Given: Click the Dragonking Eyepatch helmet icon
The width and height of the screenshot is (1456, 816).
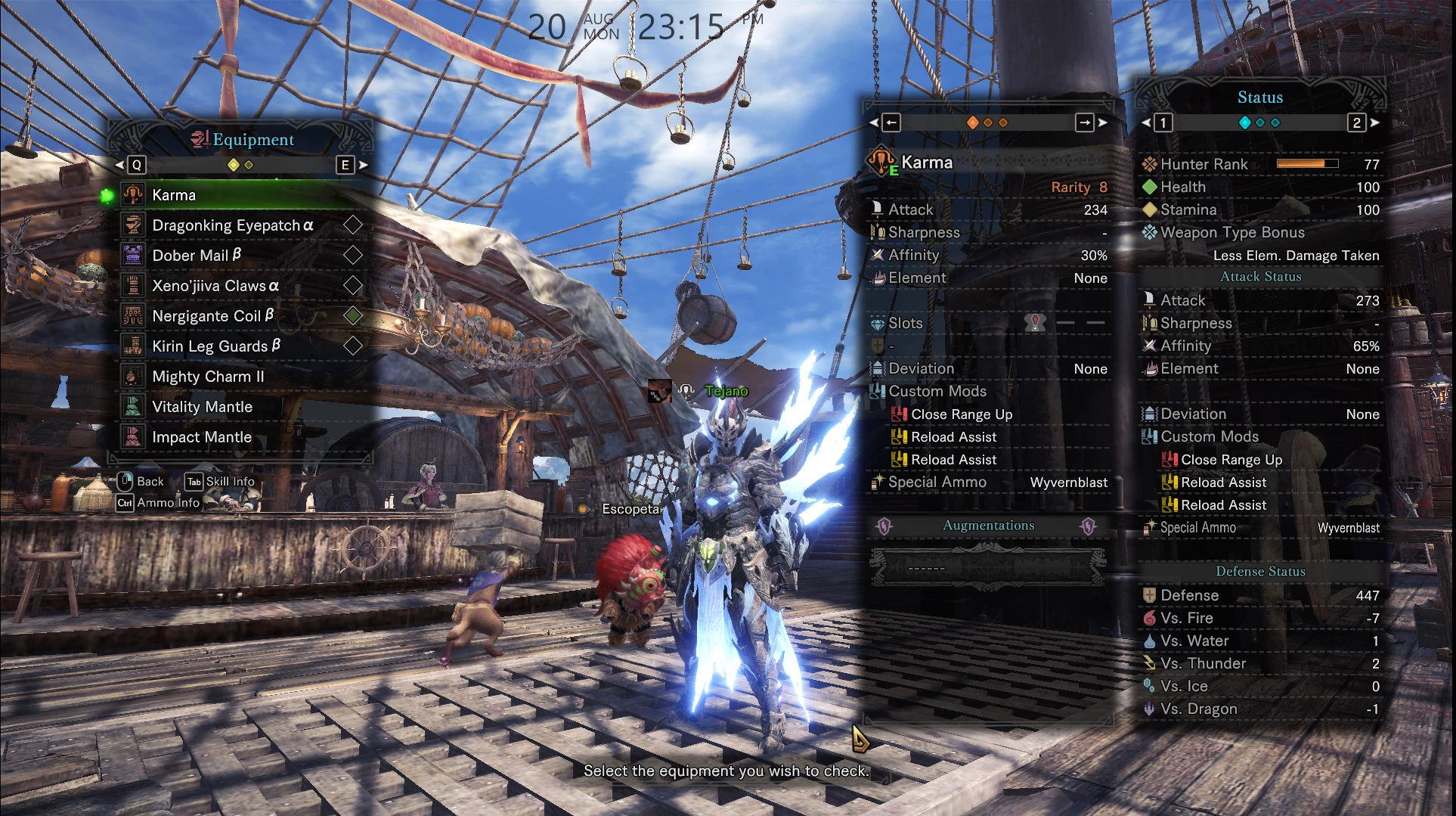Looking at the screenshot, I should pos(134,225).
